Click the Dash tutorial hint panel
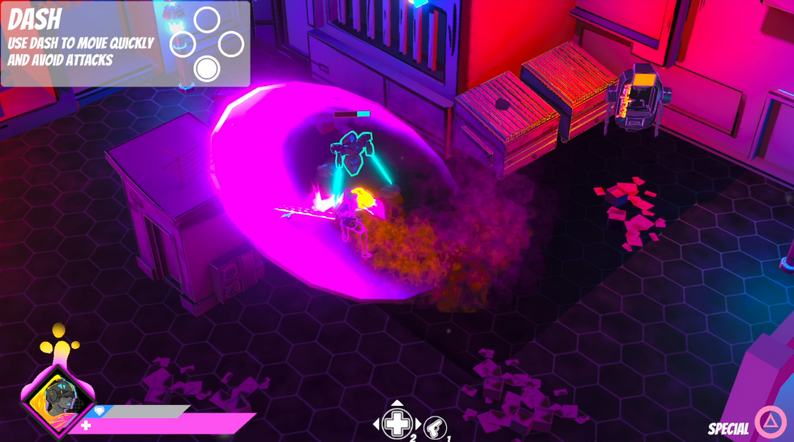 [x=125, y=44]
